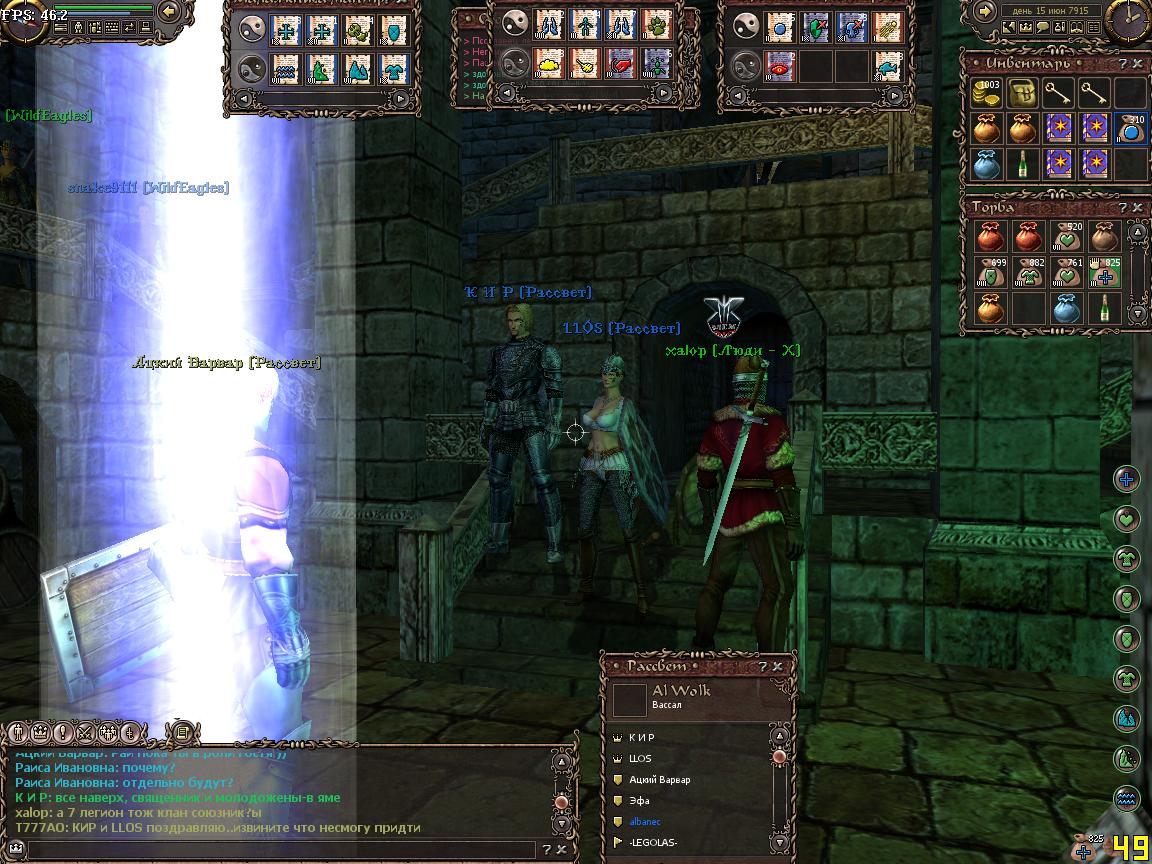Click the yellow arrow button beside the date
The height and width of the screenshot is (864, 1152).
983,11
